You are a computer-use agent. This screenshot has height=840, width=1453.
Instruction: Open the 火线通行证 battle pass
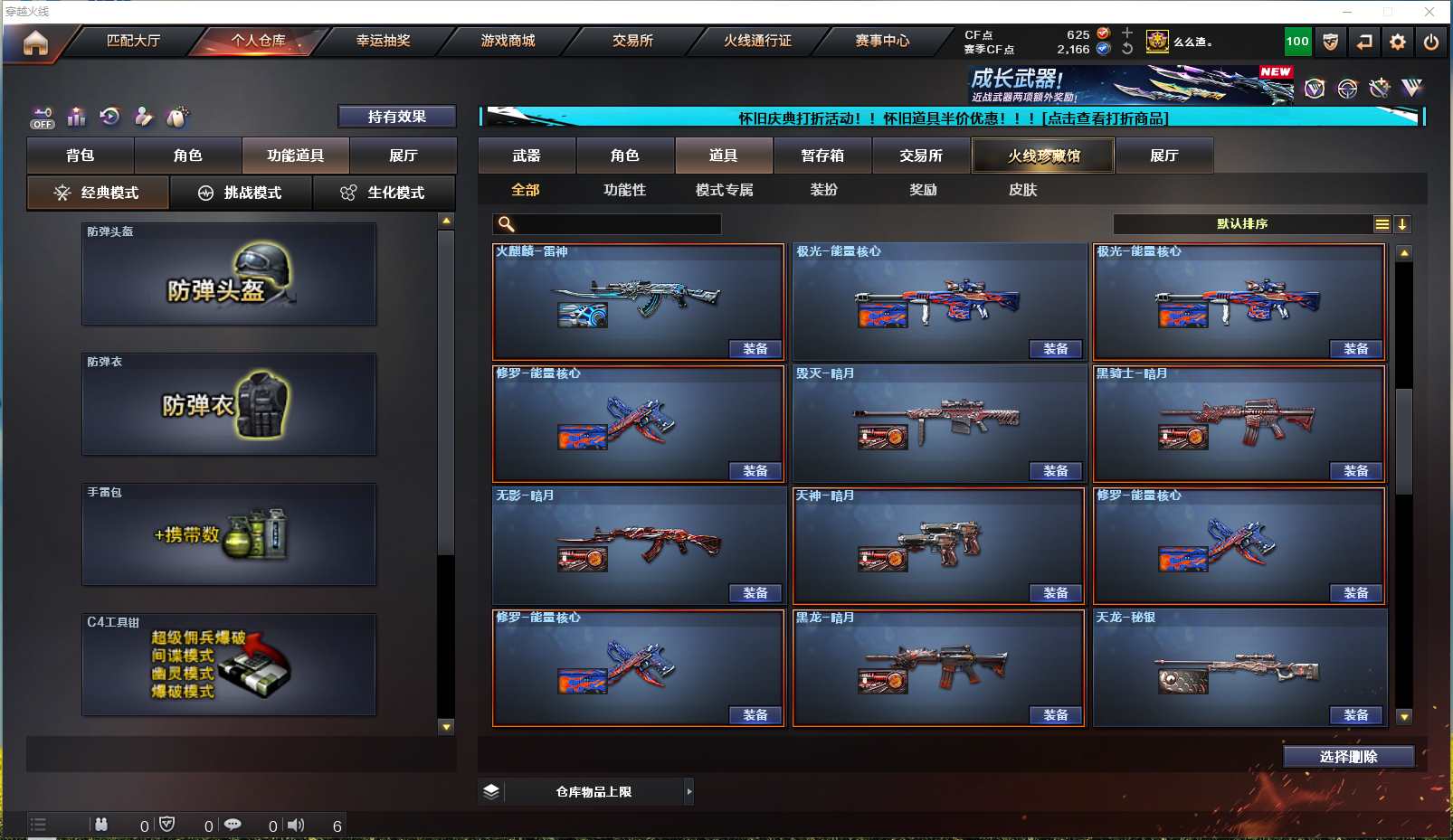pos(757,41)
